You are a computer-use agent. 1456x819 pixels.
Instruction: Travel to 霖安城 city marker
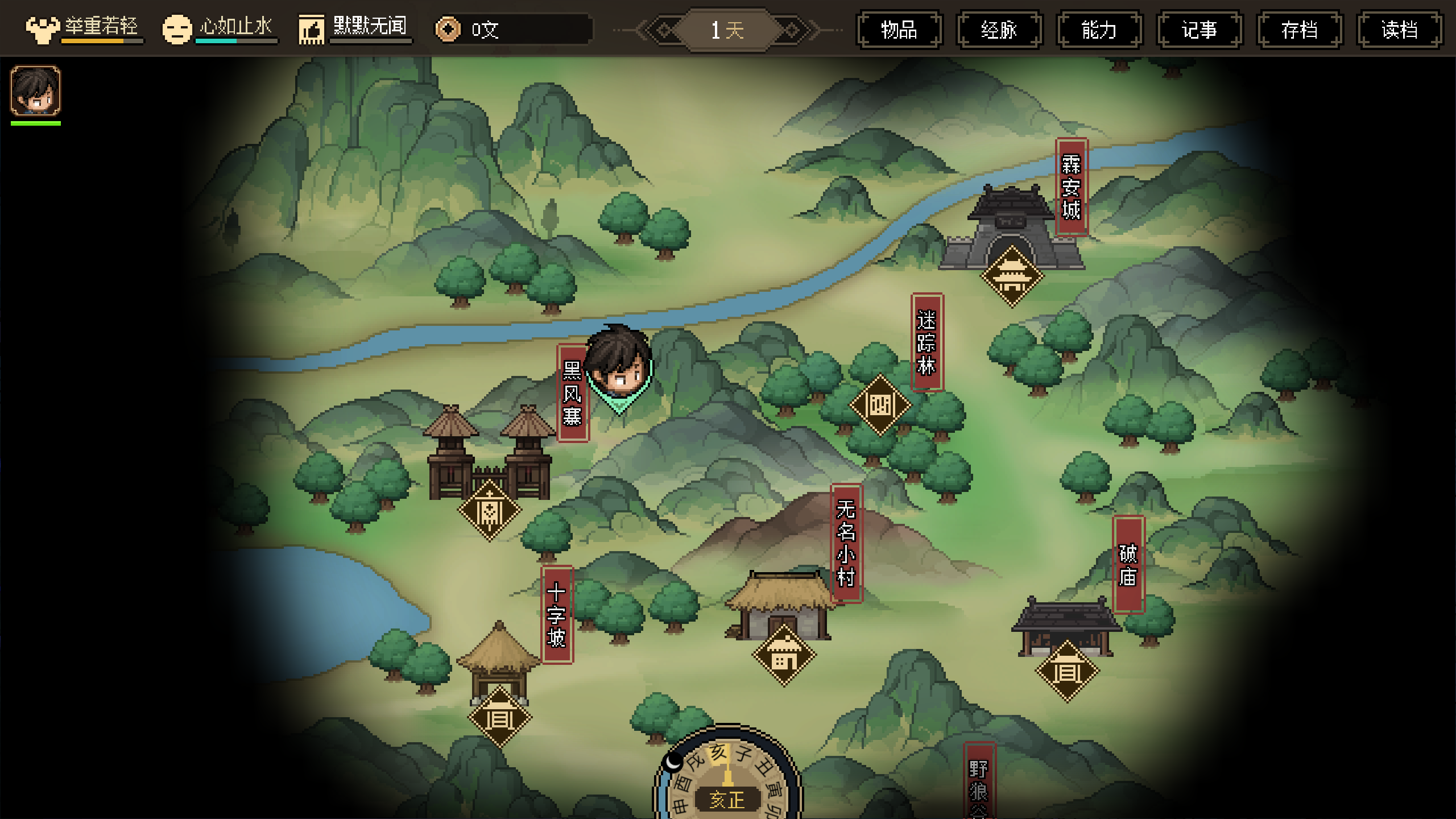coord(1012,276)
